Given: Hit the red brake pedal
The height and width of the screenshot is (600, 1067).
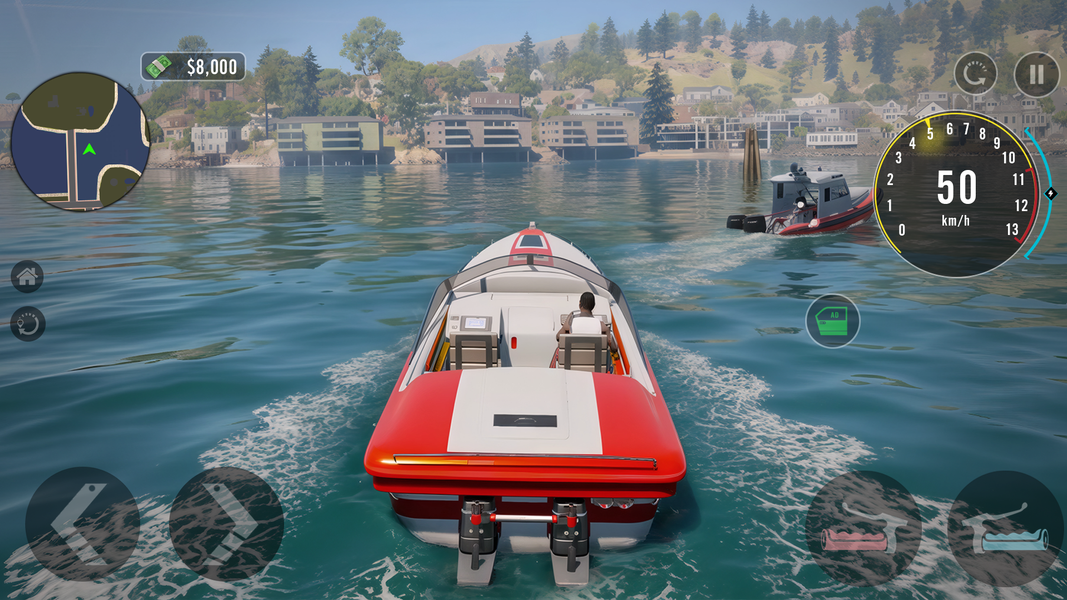Looking at the screenshot, I should (x=862, y=528).
